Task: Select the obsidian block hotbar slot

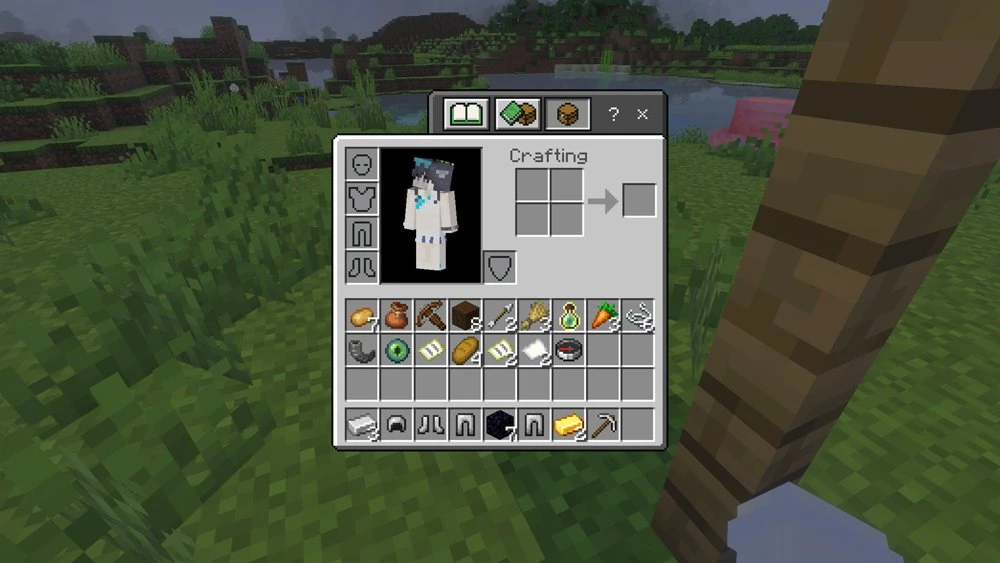Action: 499,425
